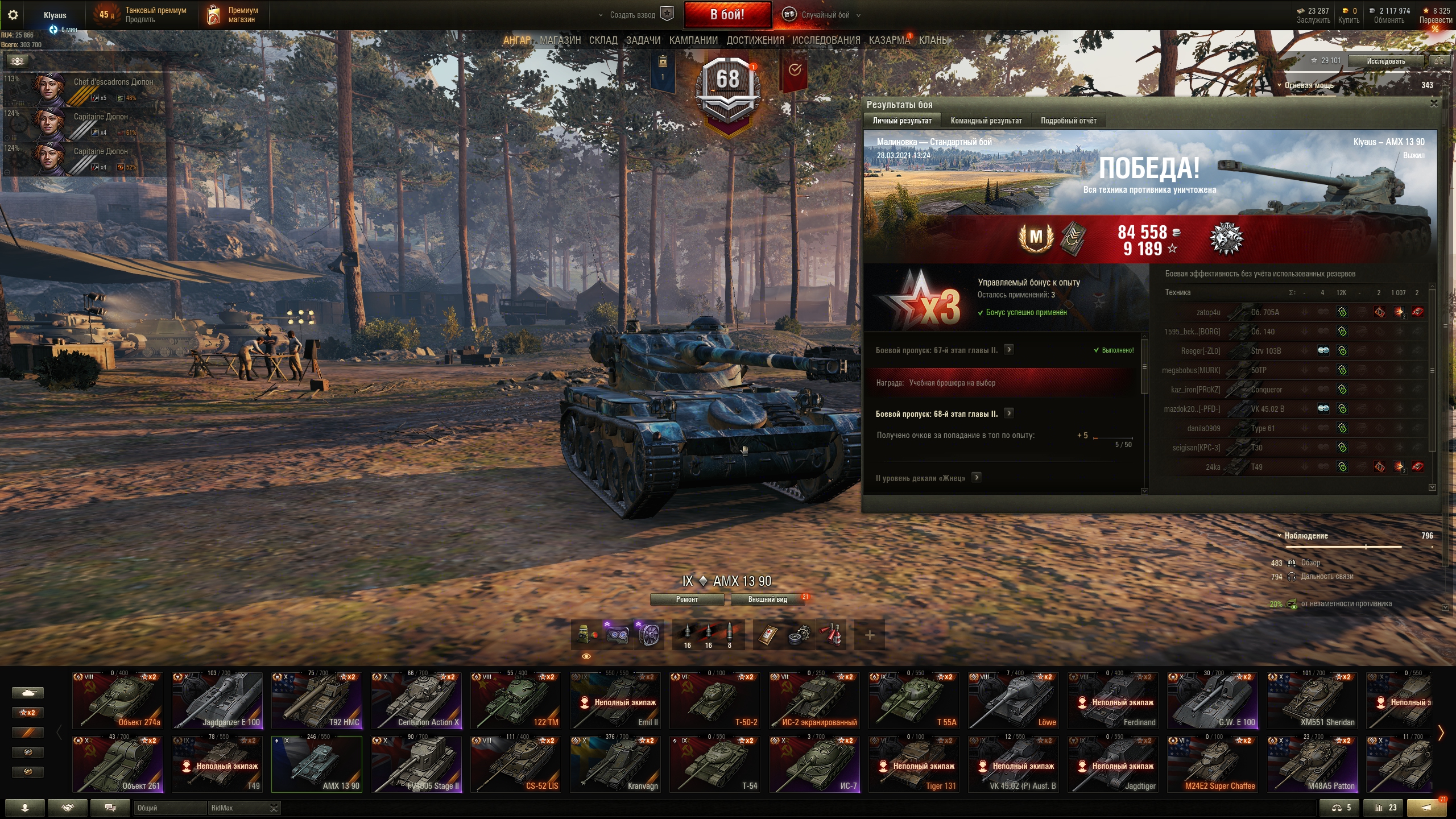Go to the ИССЛЕДОВАНИЯ section
Image resolution: width=1456 pixels, height=819 pixels.
(x=826, y=40)
